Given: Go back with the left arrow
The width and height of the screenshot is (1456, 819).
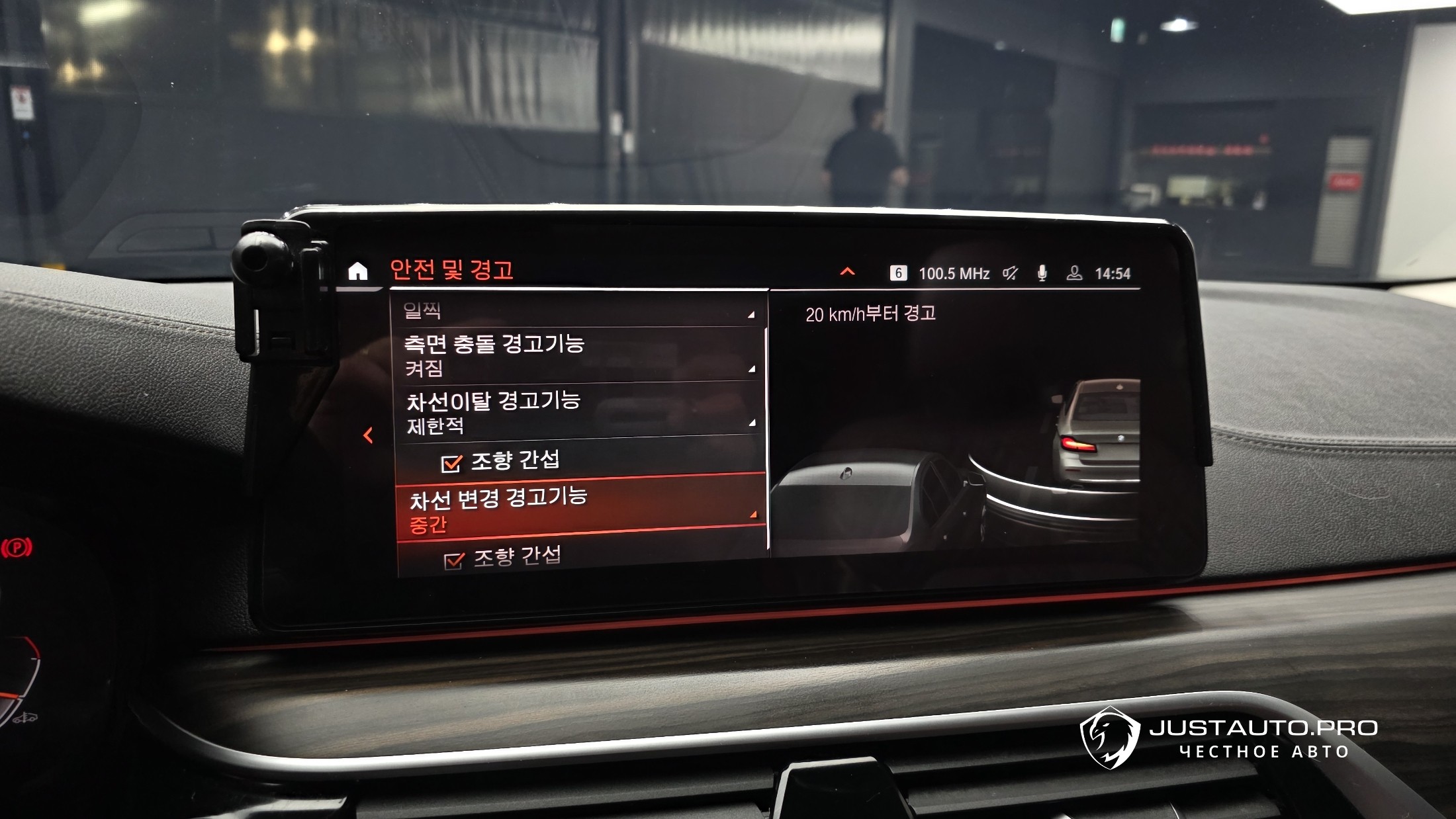Looking at the screenshot, I should [x=369, y=435].
